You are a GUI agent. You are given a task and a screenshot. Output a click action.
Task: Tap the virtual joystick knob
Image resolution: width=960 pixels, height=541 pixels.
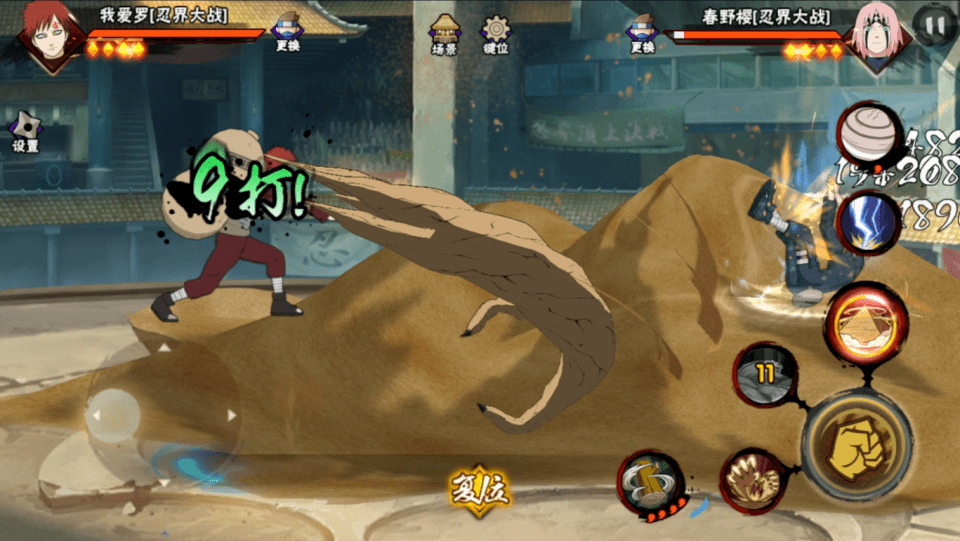tap(112, 415)
